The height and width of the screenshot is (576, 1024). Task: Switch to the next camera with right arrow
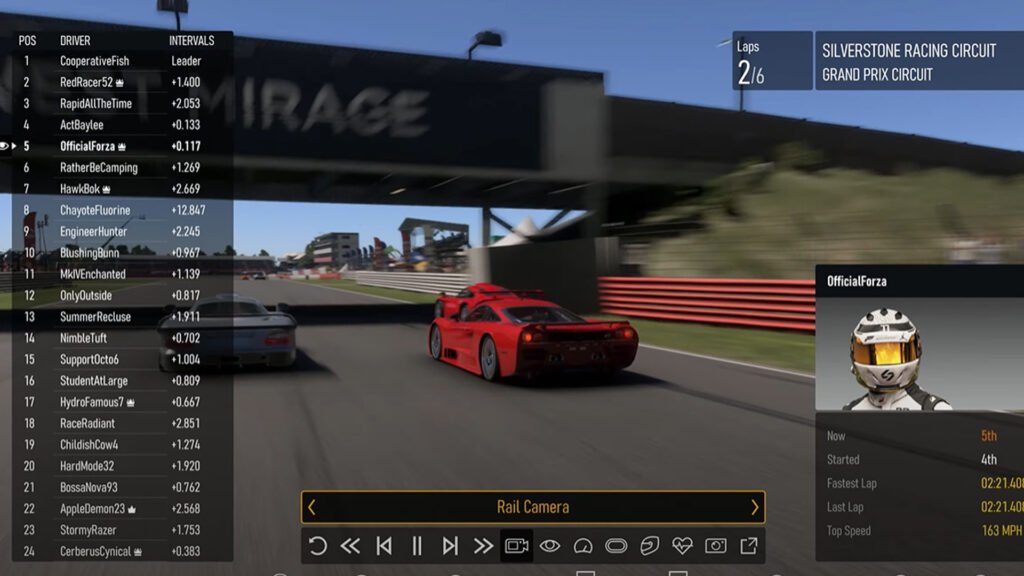pyautogui.click(x=755, y=507)
